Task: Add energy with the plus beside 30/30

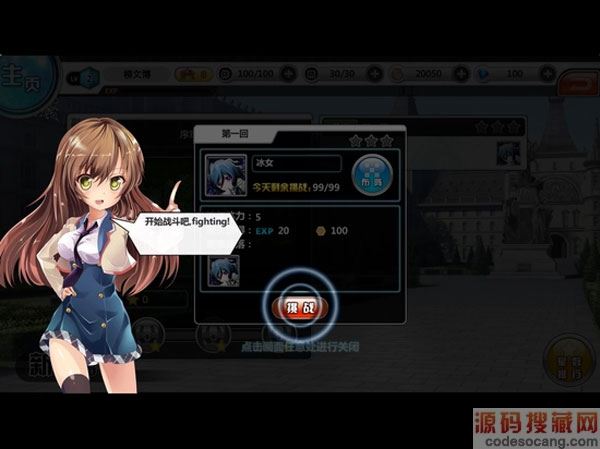Action: [374, 74]
